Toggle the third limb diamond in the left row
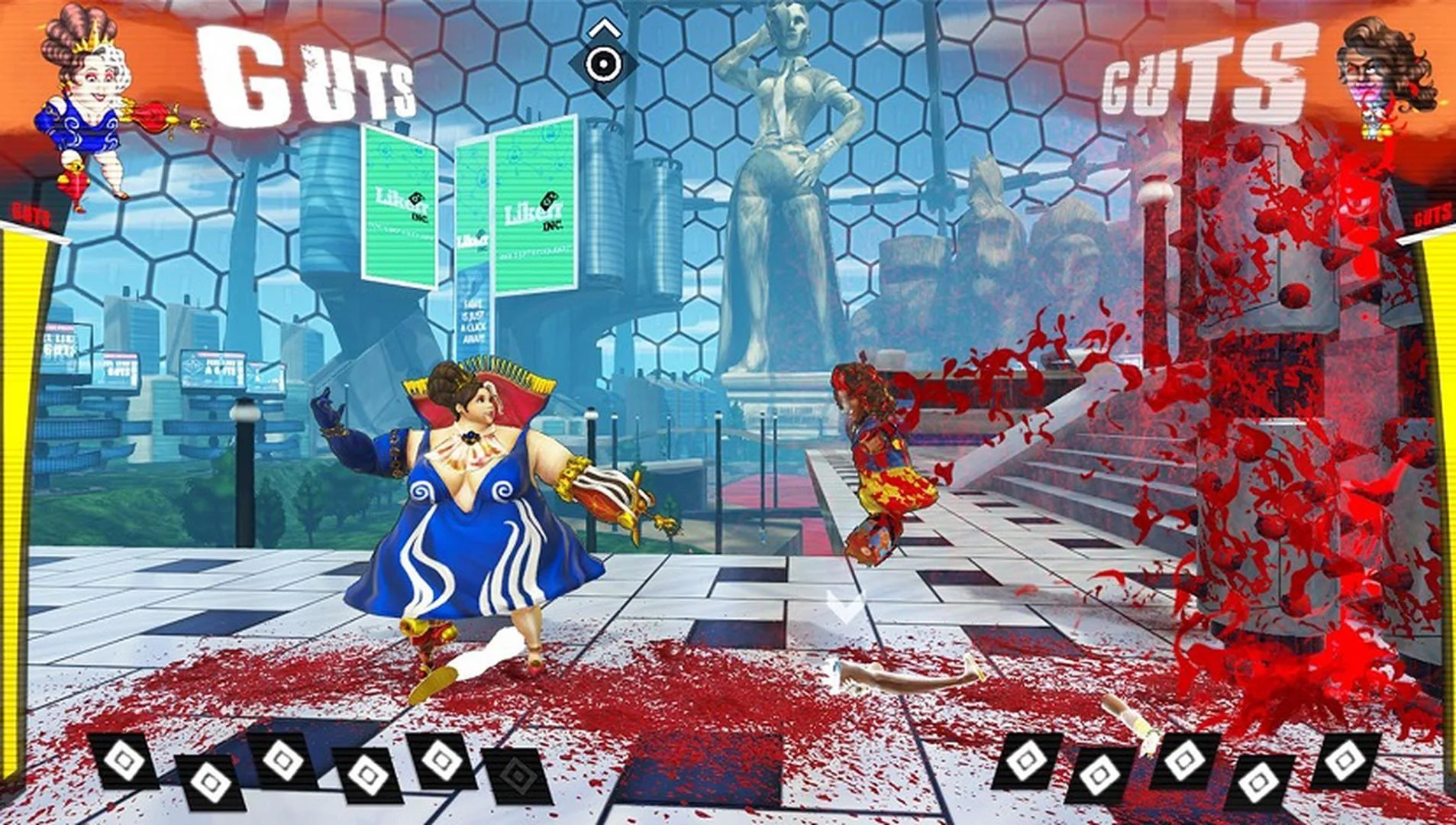 pyautogui.click(x=282, y=762)
